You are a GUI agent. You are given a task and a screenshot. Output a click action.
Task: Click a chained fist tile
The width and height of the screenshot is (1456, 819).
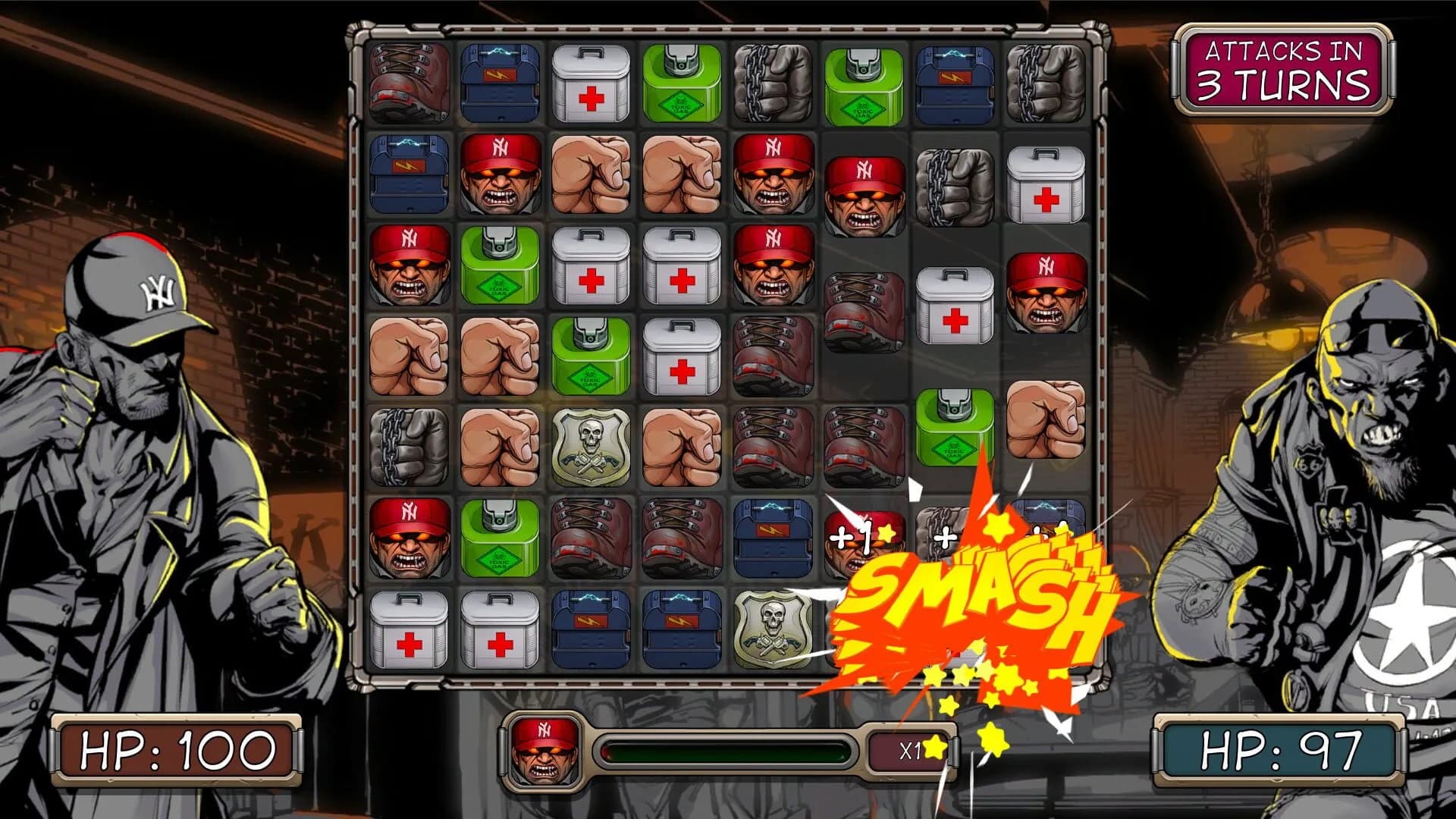click(x=773, y=83)
